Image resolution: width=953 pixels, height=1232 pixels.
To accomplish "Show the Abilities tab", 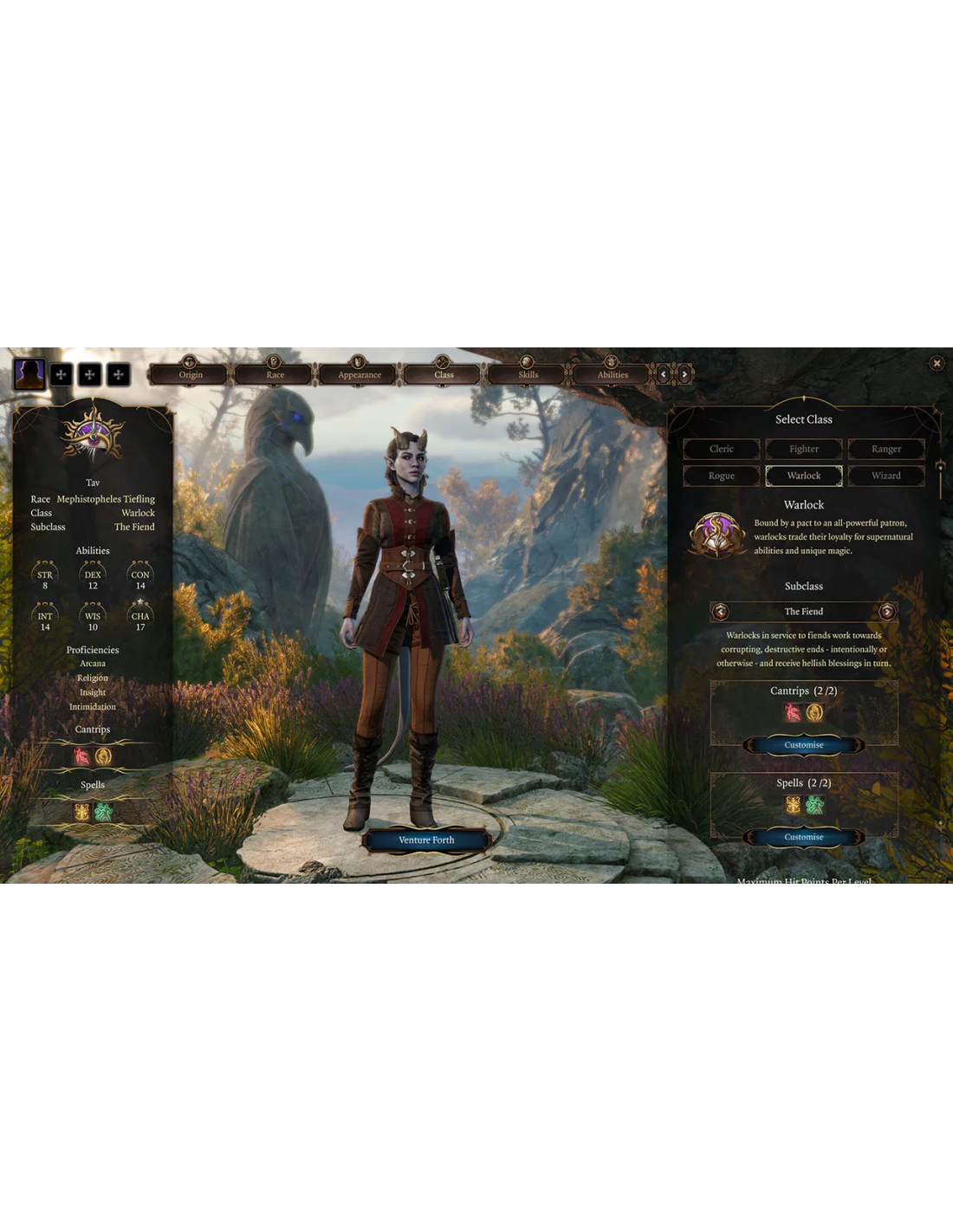I will pos(612,374).
